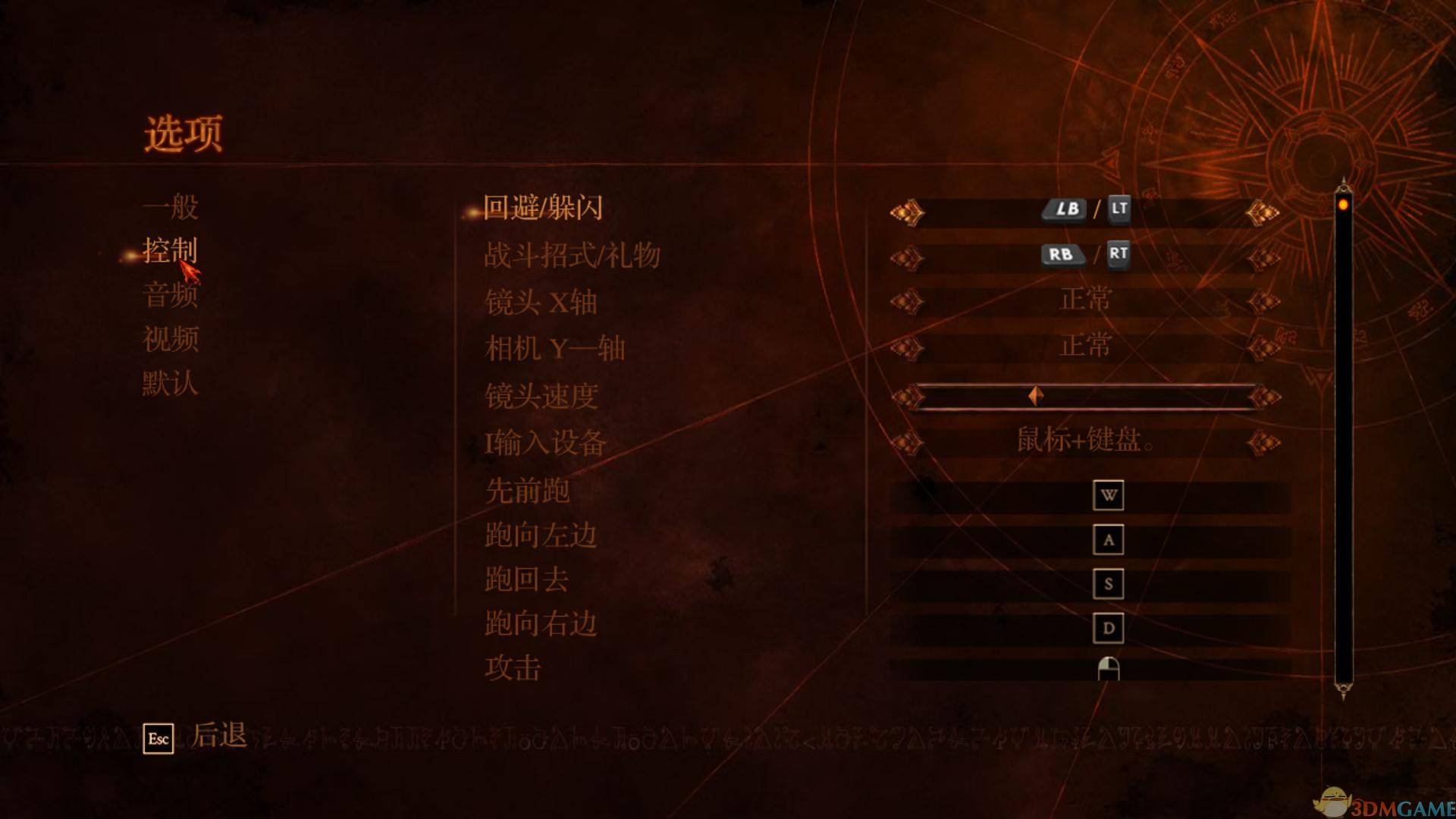Image resolution: width=1456 pixels, height=819 pixels.
Task: Open the 视频 settings section
Action: (x=168, y=340)
